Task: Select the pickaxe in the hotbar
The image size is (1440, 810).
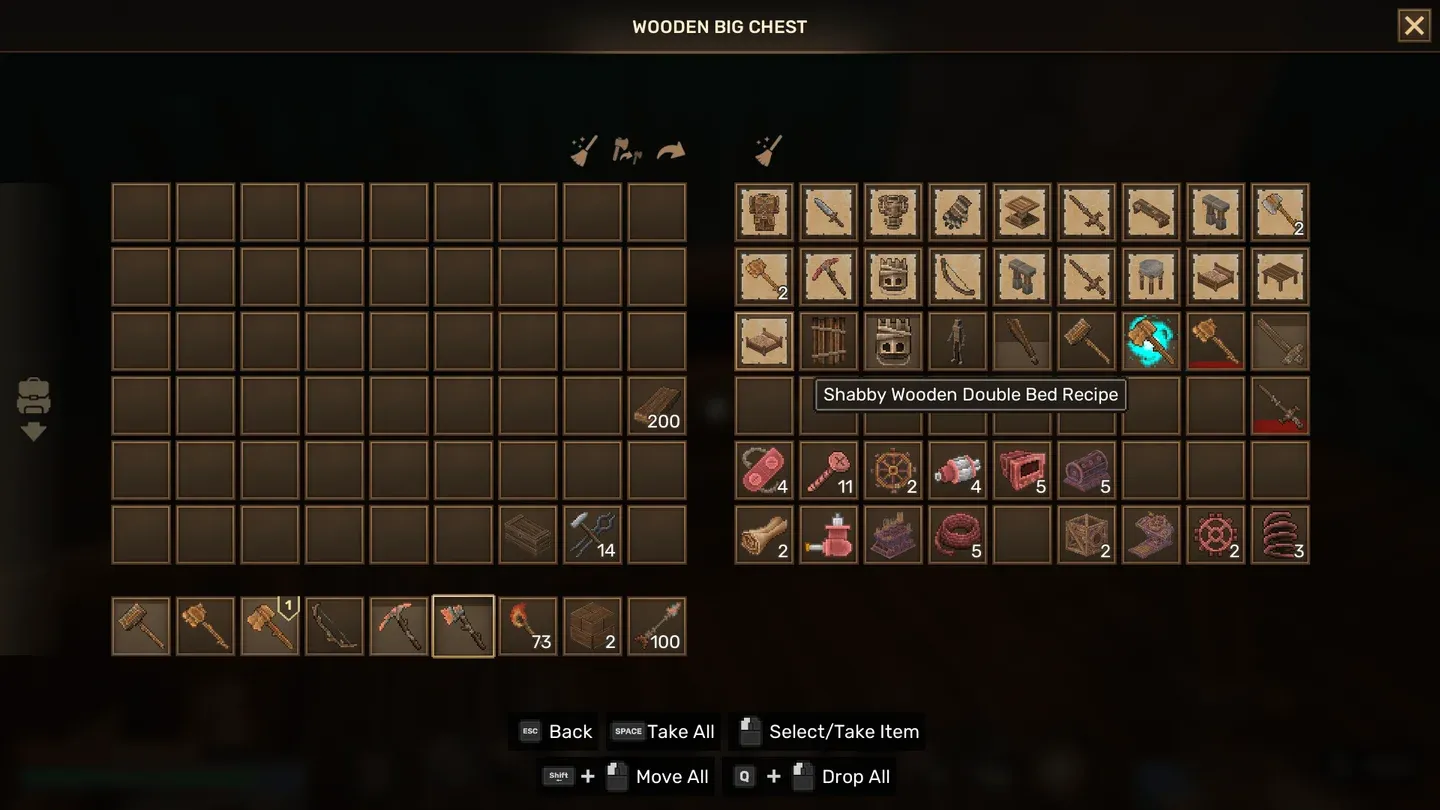Action: point(399,626)
